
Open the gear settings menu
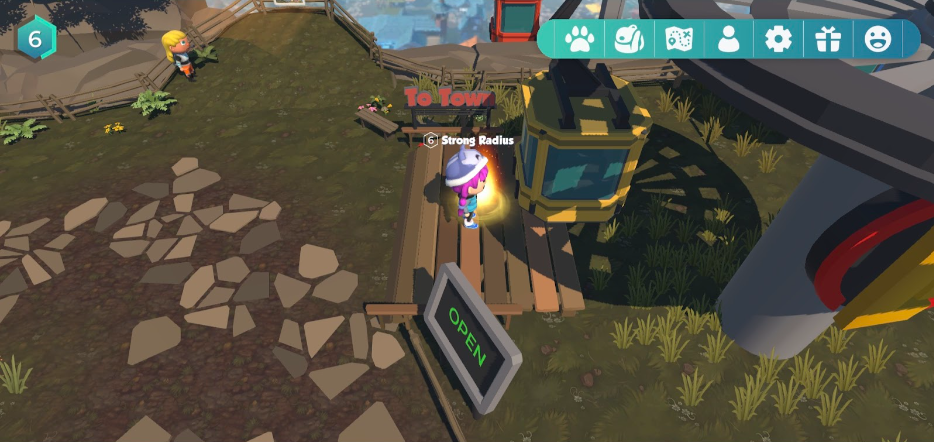[778, 39]
